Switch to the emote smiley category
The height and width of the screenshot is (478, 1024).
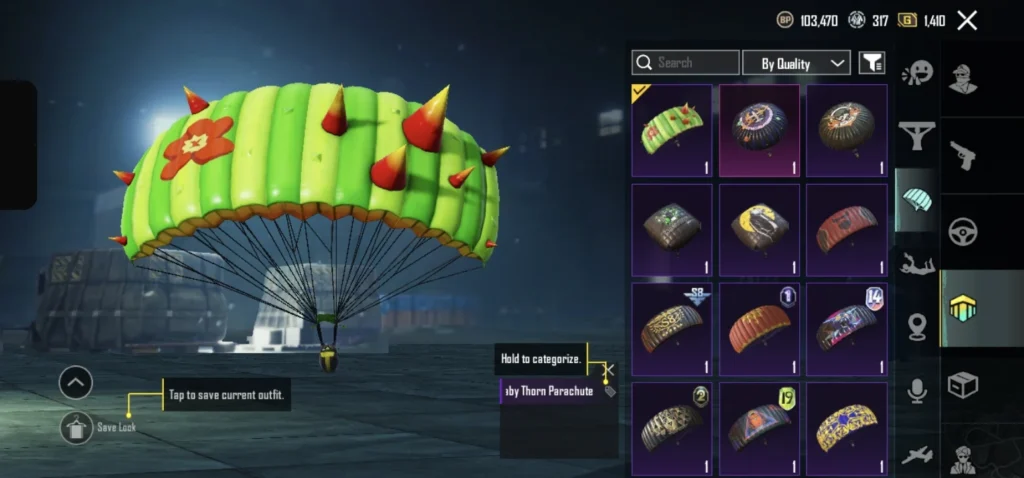916,73
